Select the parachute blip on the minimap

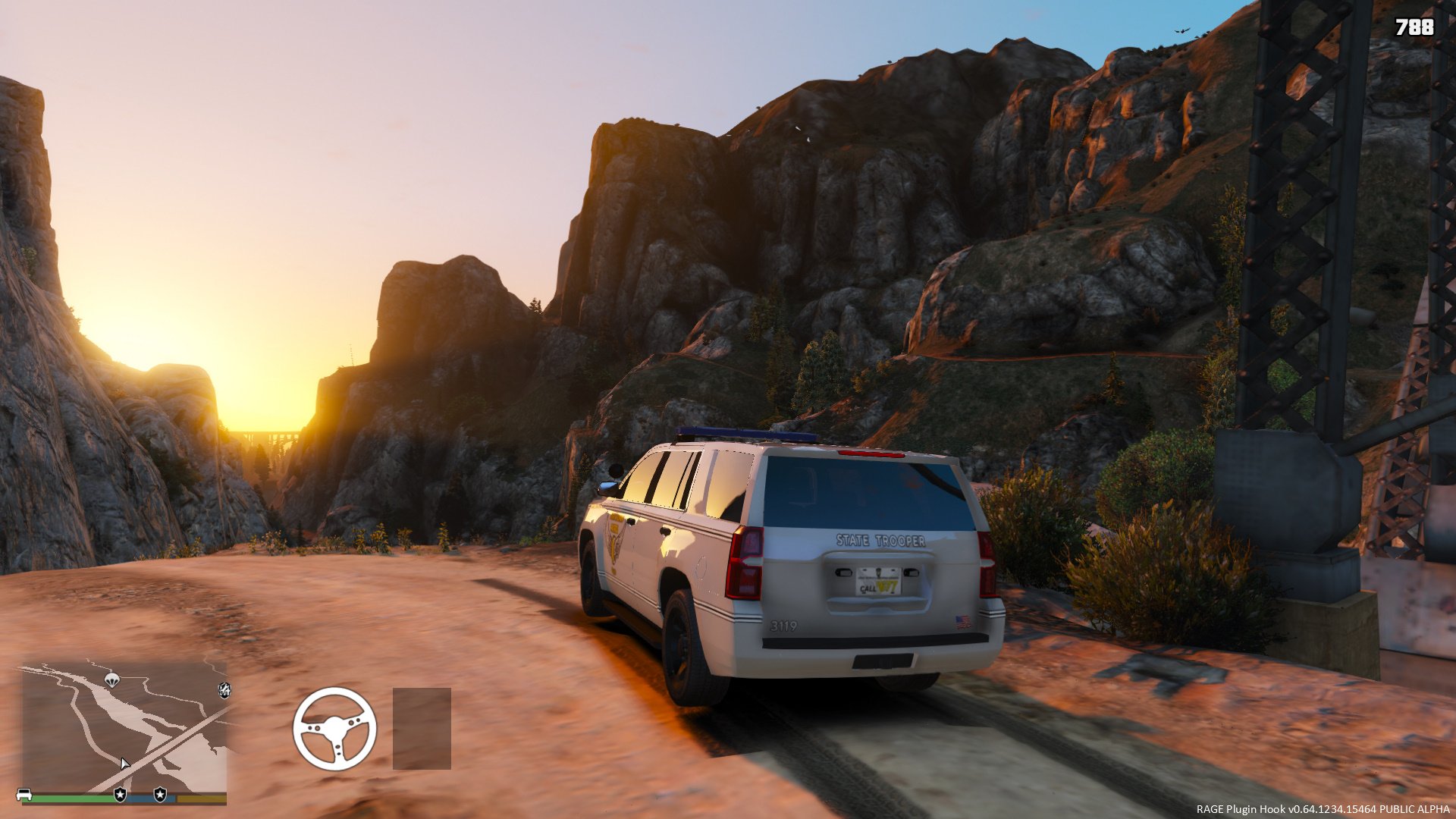click(x=112, y=679)
